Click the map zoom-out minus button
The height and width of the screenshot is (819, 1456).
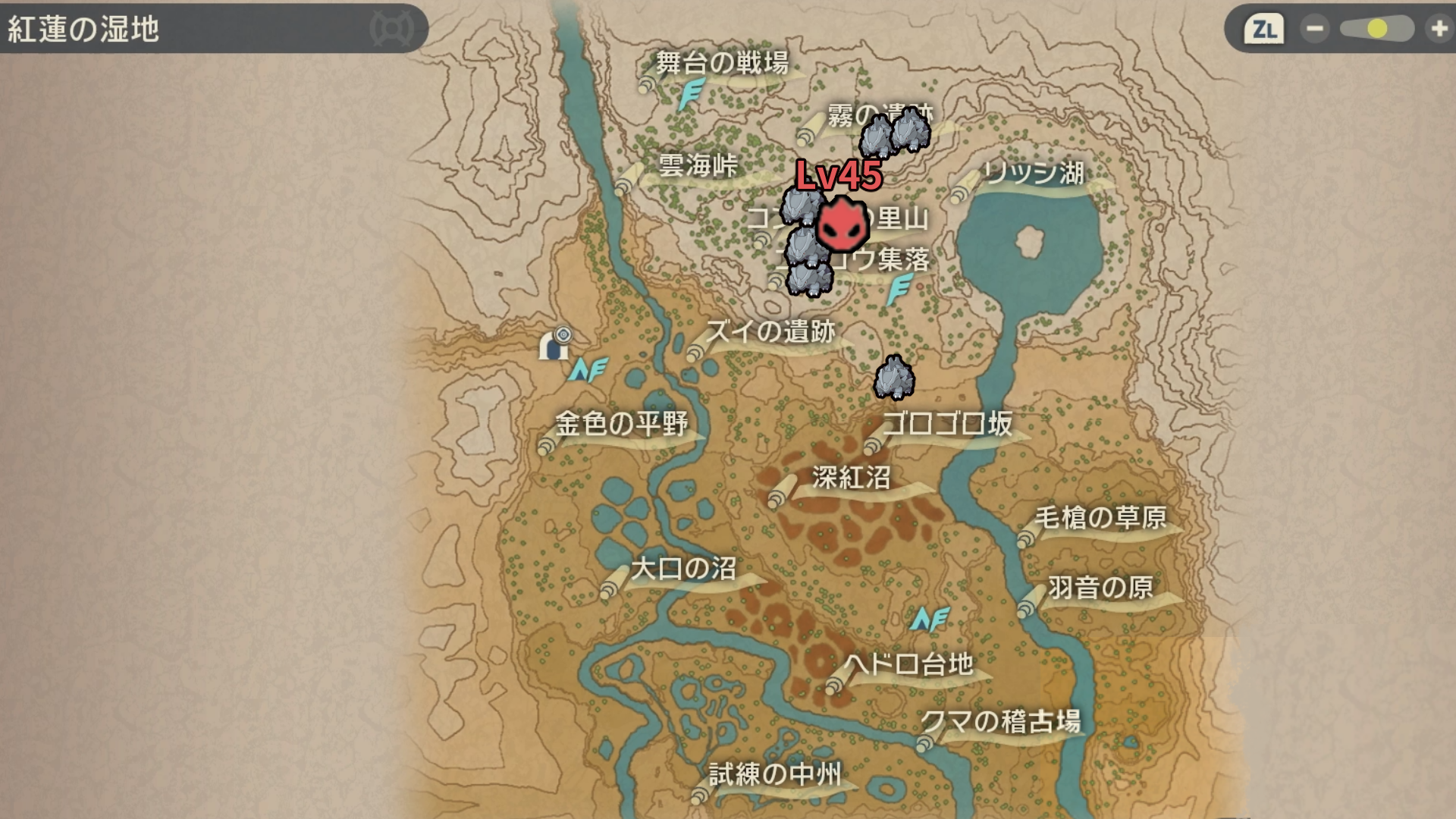(1314, 29)
